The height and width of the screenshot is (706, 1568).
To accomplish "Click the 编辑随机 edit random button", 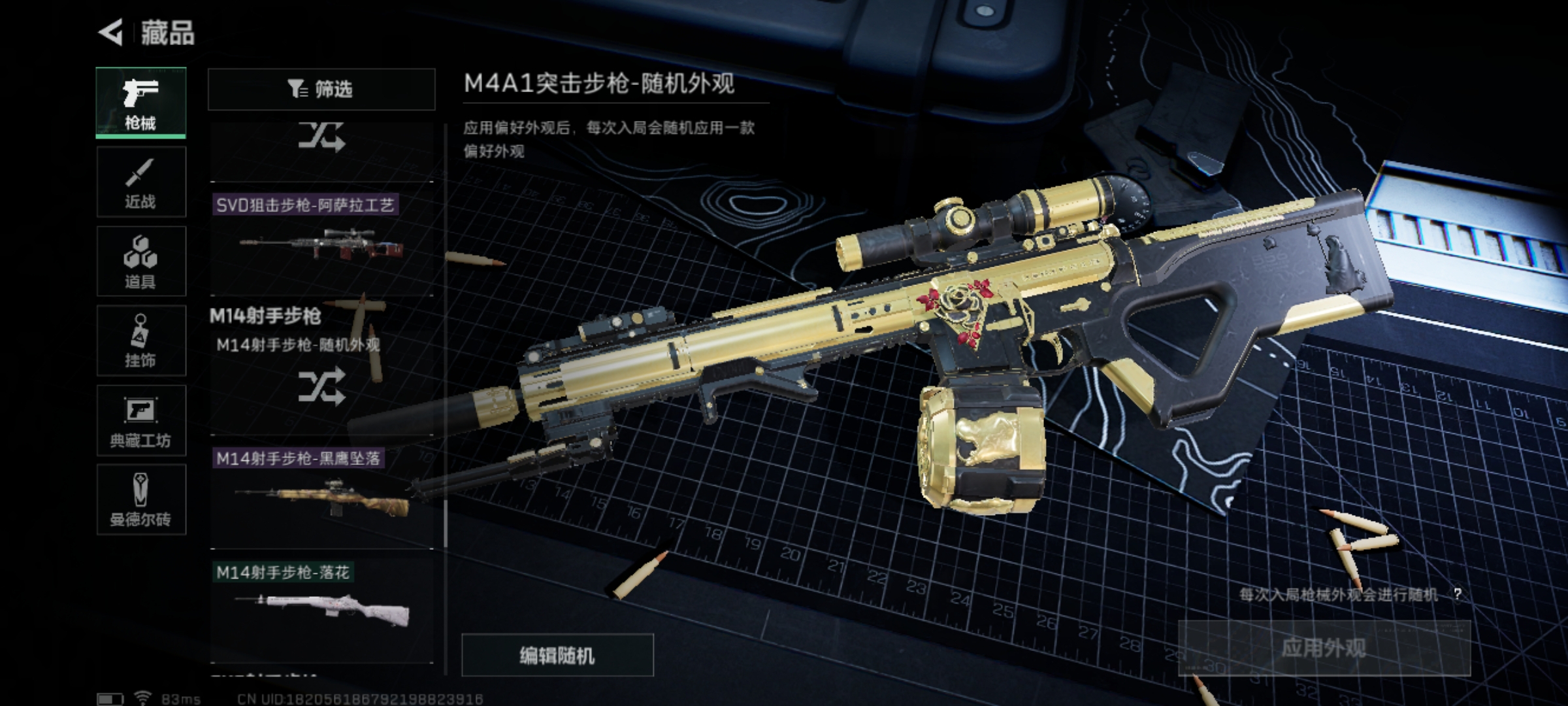I will pyautogui.click(x=557, y=655).
